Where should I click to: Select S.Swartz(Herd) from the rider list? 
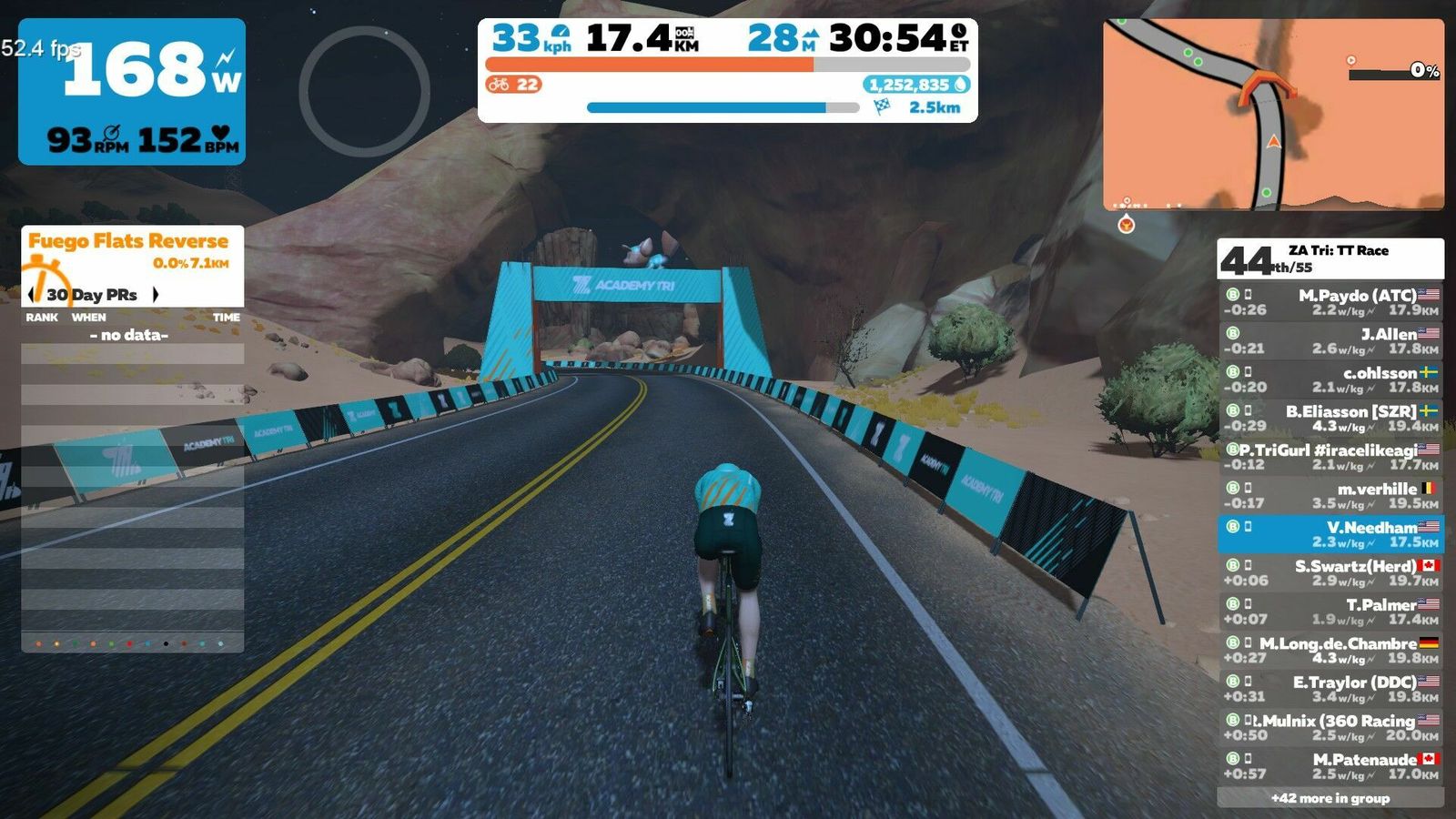(1330, 573)
